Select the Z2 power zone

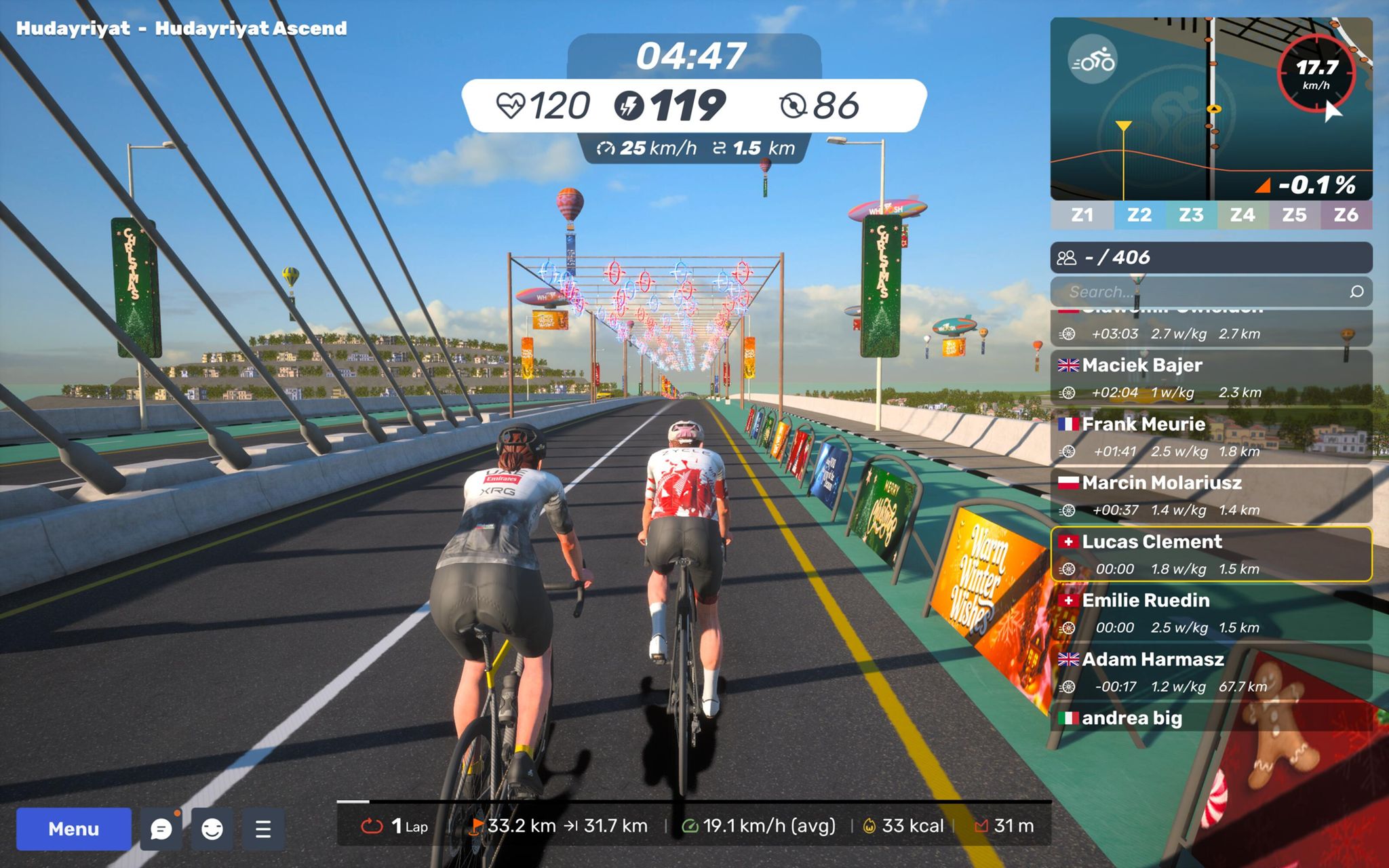pos(1139,215)
